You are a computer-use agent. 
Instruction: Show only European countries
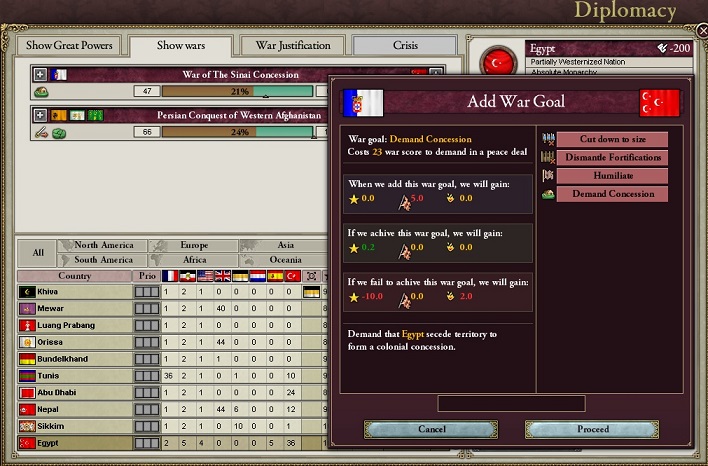pos(194,245)
